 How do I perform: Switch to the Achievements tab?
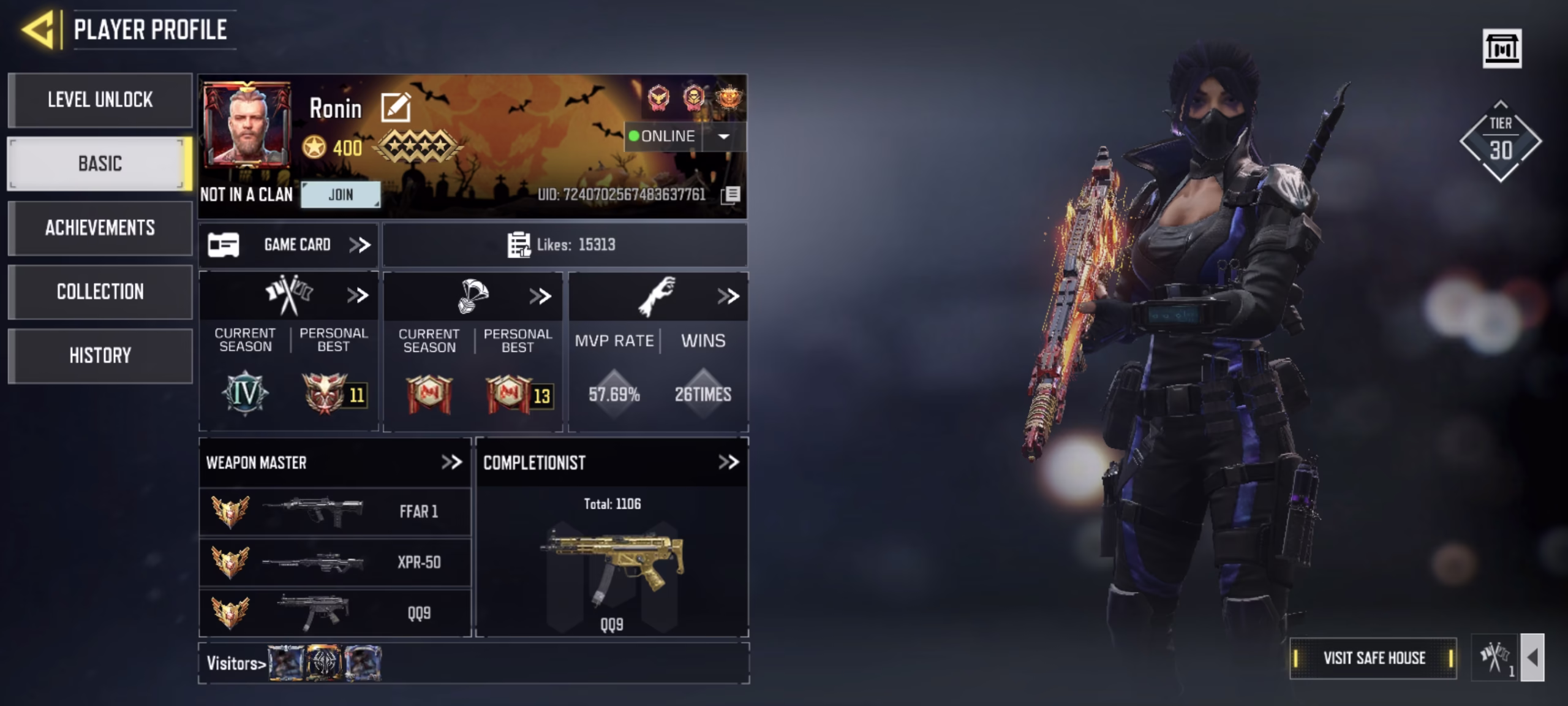100,228
